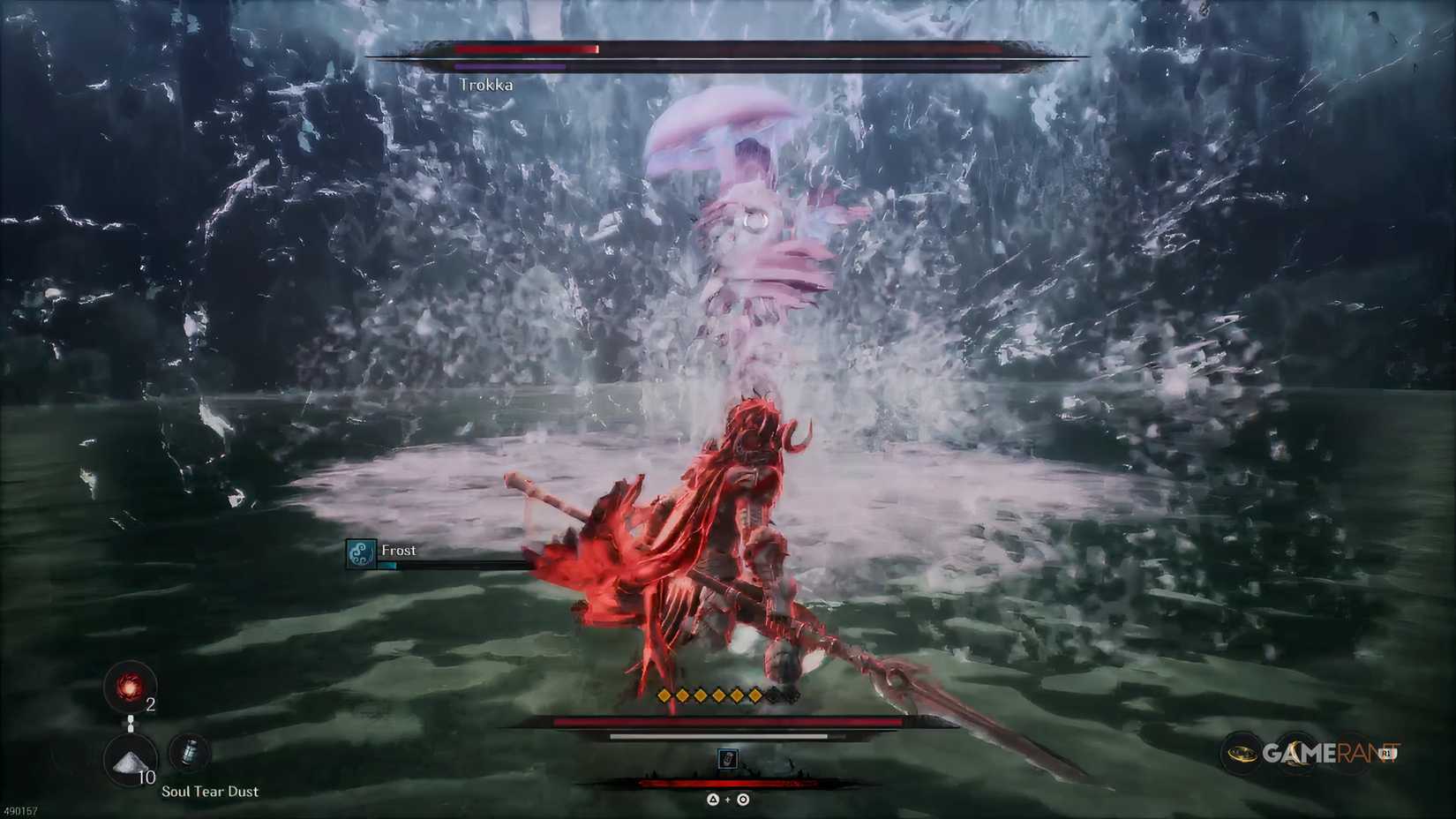
Task: Click the item count showing 10
Action: [x=146, y=778]
